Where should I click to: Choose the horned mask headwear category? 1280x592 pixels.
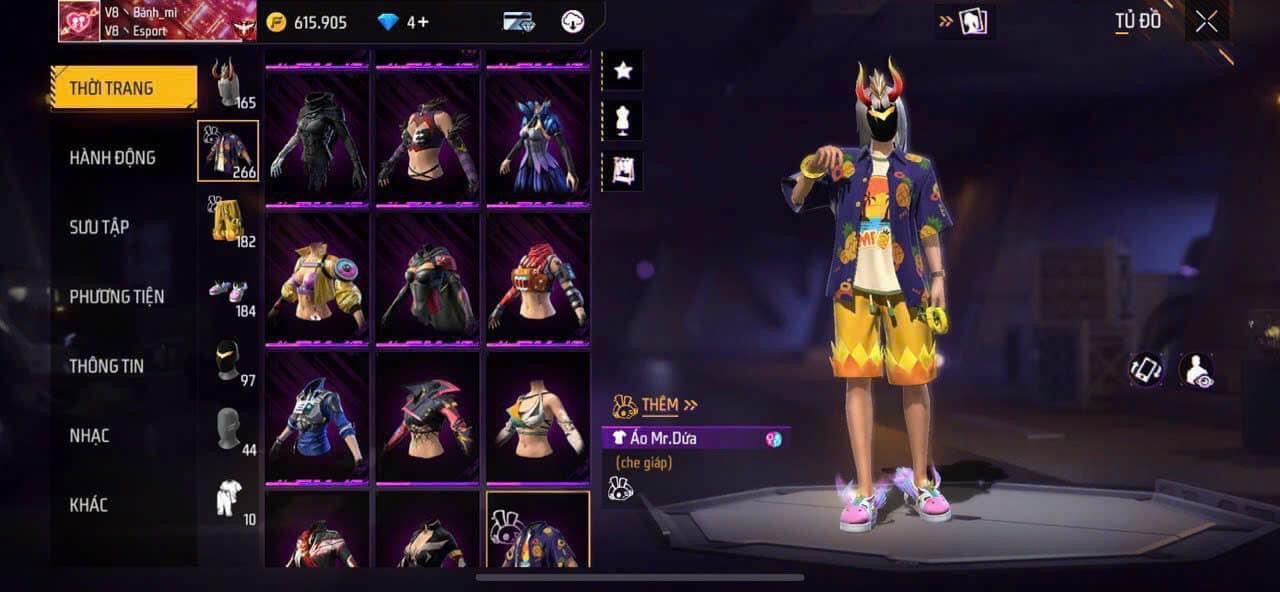(x=228, y=83)
